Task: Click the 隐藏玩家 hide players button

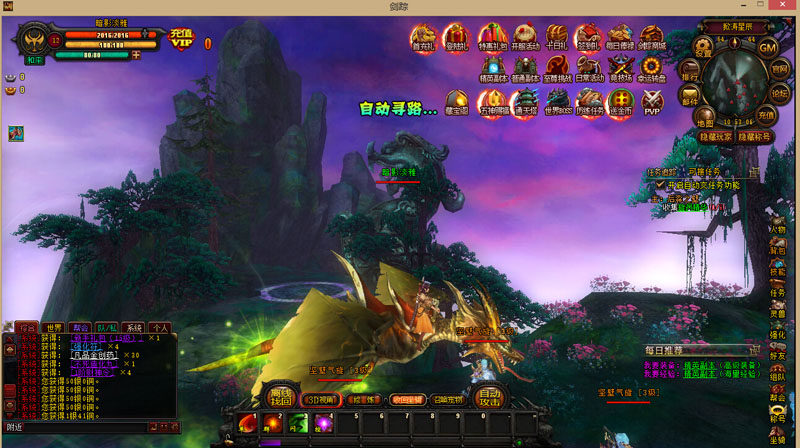Action: pos(716,136)
